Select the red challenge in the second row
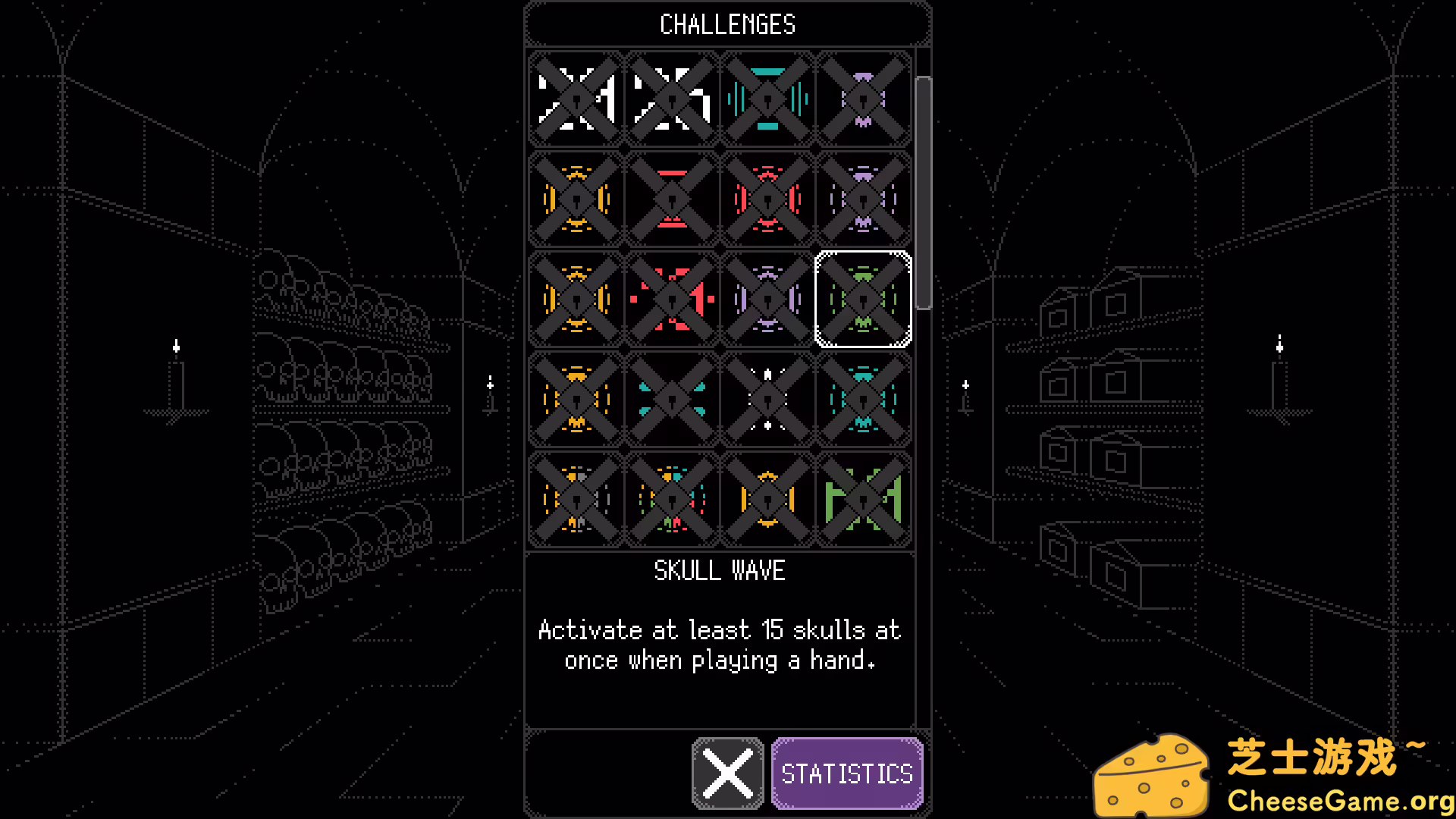The width and height of the screenshot is (1456, 819). coord(671,199)
